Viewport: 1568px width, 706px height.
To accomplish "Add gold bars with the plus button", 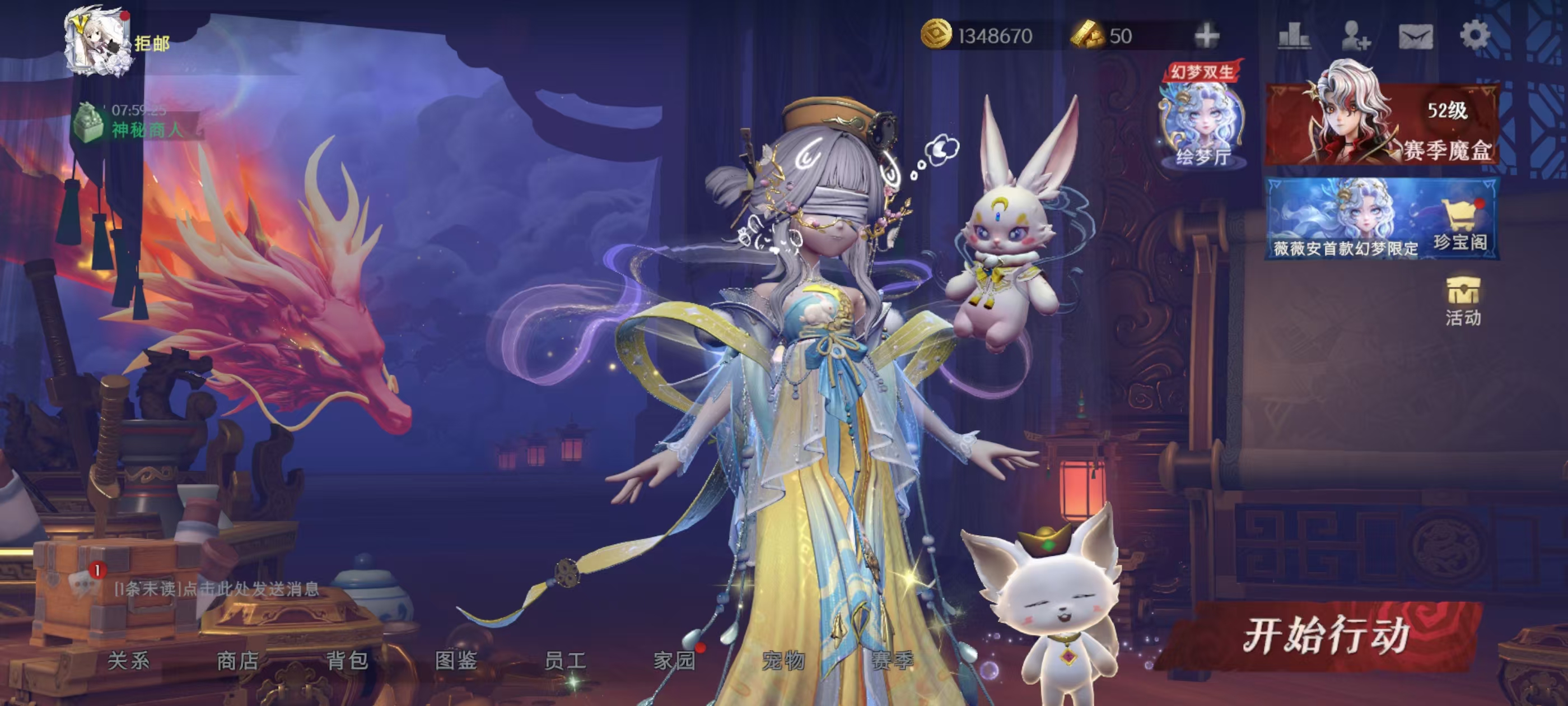I will 1206,35.
